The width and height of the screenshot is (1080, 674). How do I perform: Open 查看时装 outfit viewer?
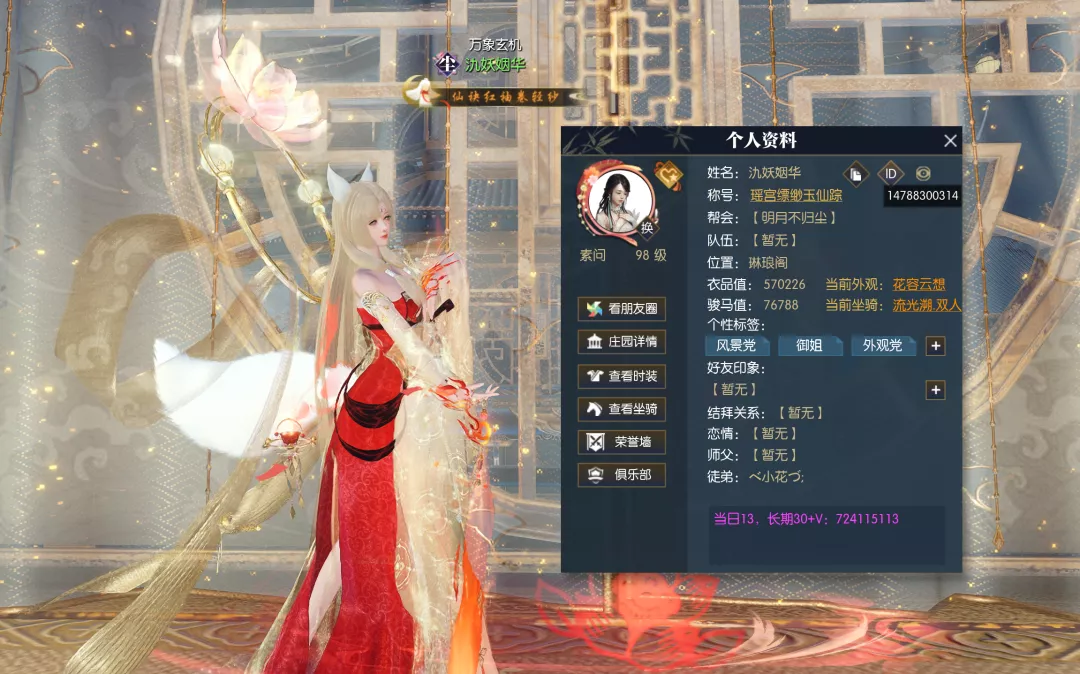(x=621, y=375)
